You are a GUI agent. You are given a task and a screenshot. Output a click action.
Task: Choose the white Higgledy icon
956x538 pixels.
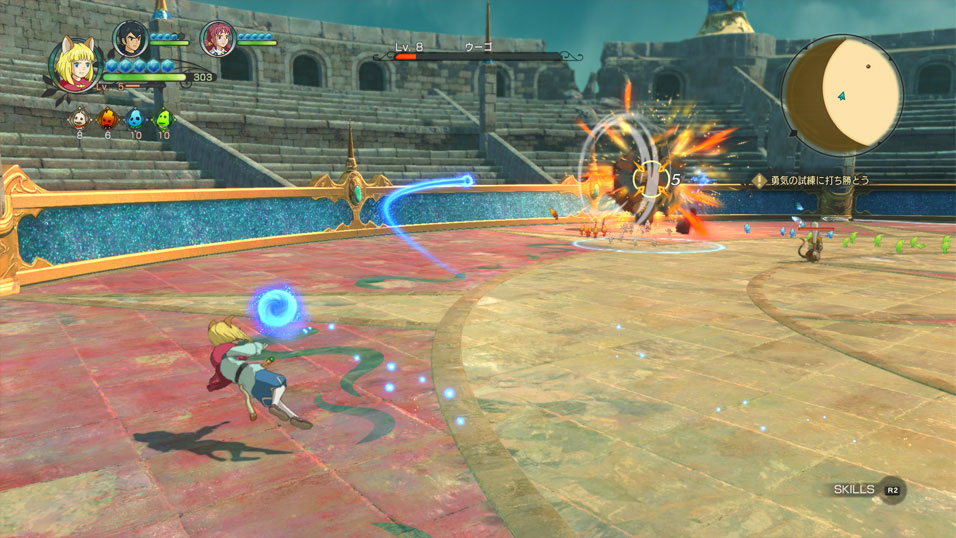click(79, 119)
